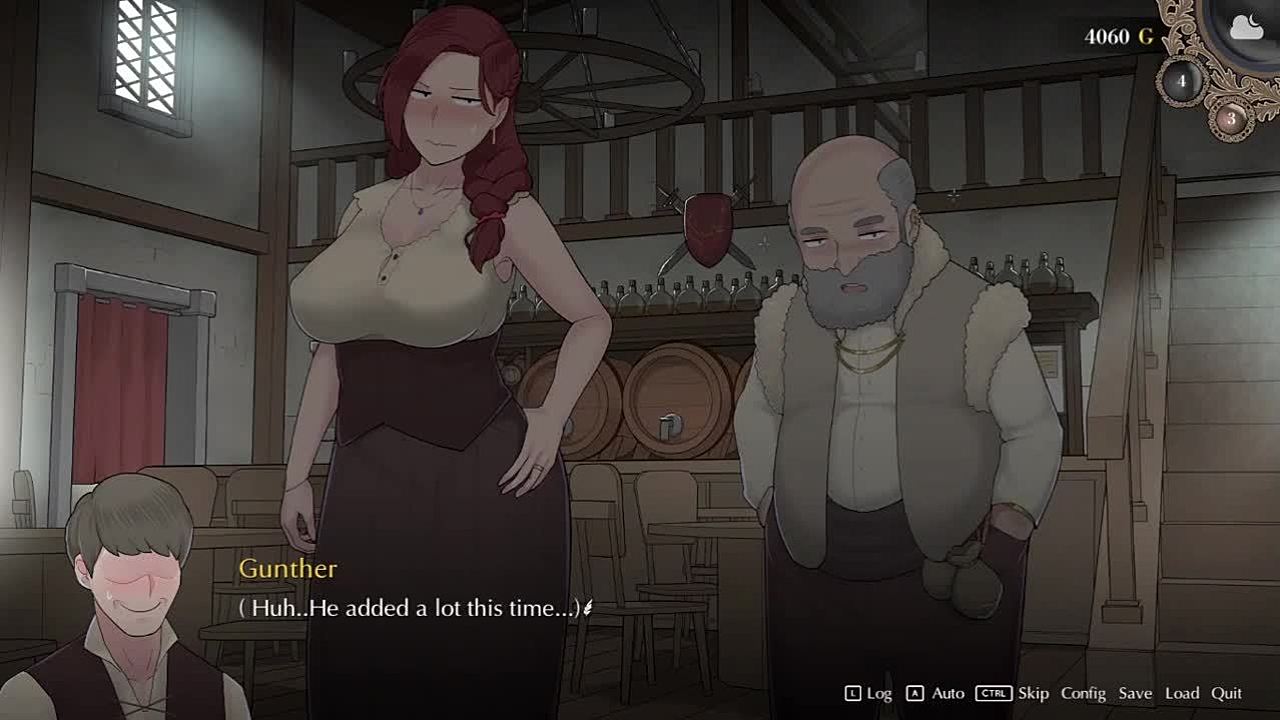
Task: Save the game
Action: pyautogui.click(x=1135, y=693)
